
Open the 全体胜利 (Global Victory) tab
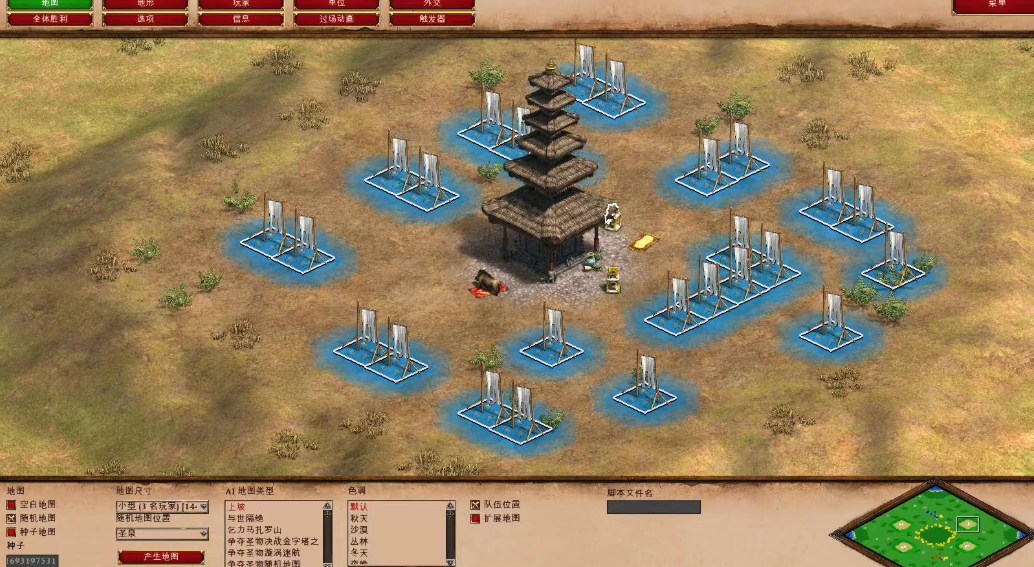click(x=49, y=19)
